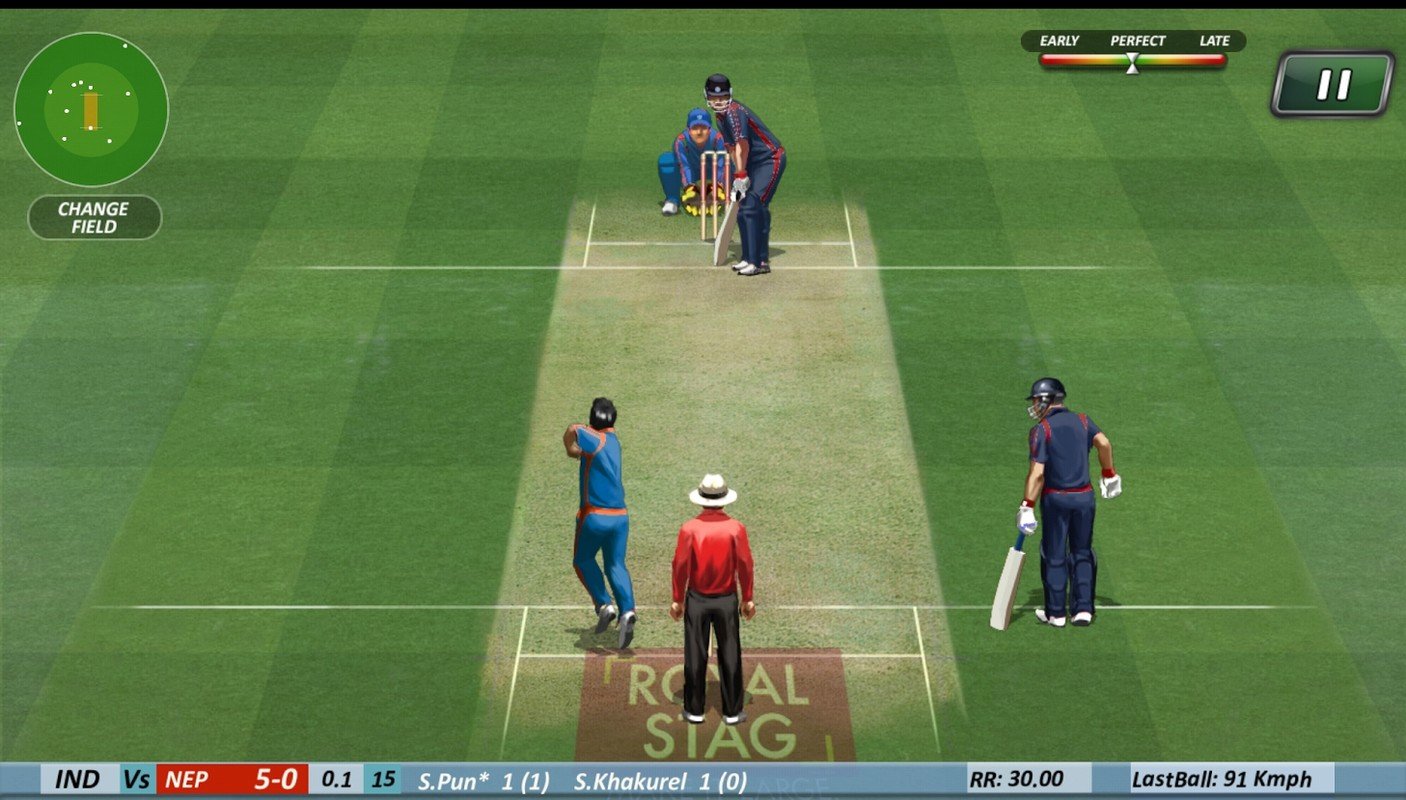Select the timing meter arrow indicator
The height and width of the screenshot is (800, 1406).
pos(1131,62)
